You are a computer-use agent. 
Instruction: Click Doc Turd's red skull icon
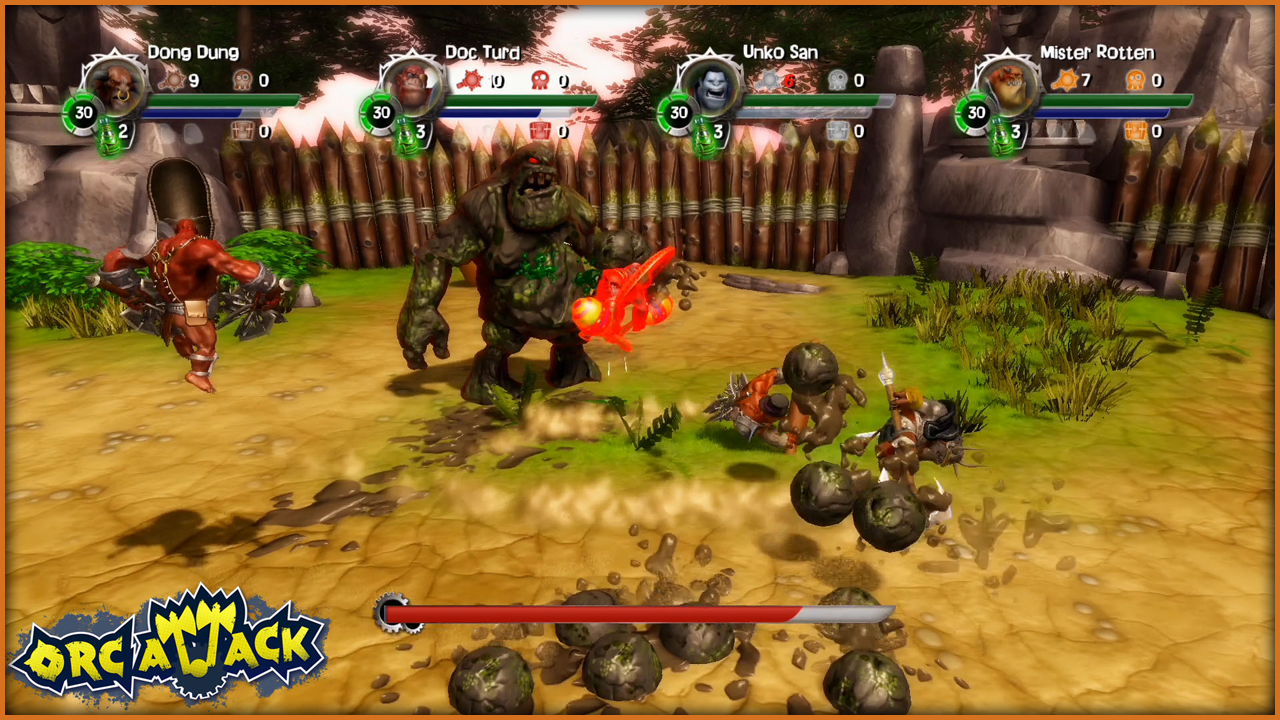coord(540,80)
